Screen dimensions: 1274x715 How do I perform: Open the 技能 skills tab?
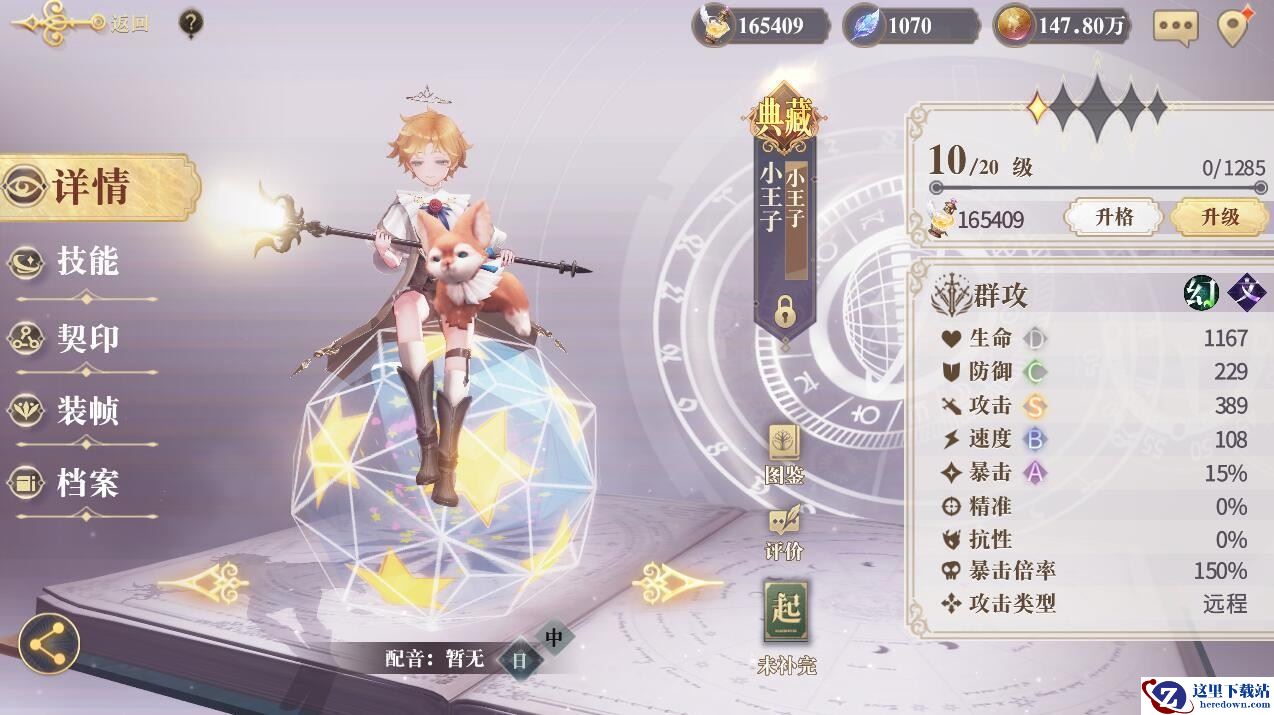85,262
